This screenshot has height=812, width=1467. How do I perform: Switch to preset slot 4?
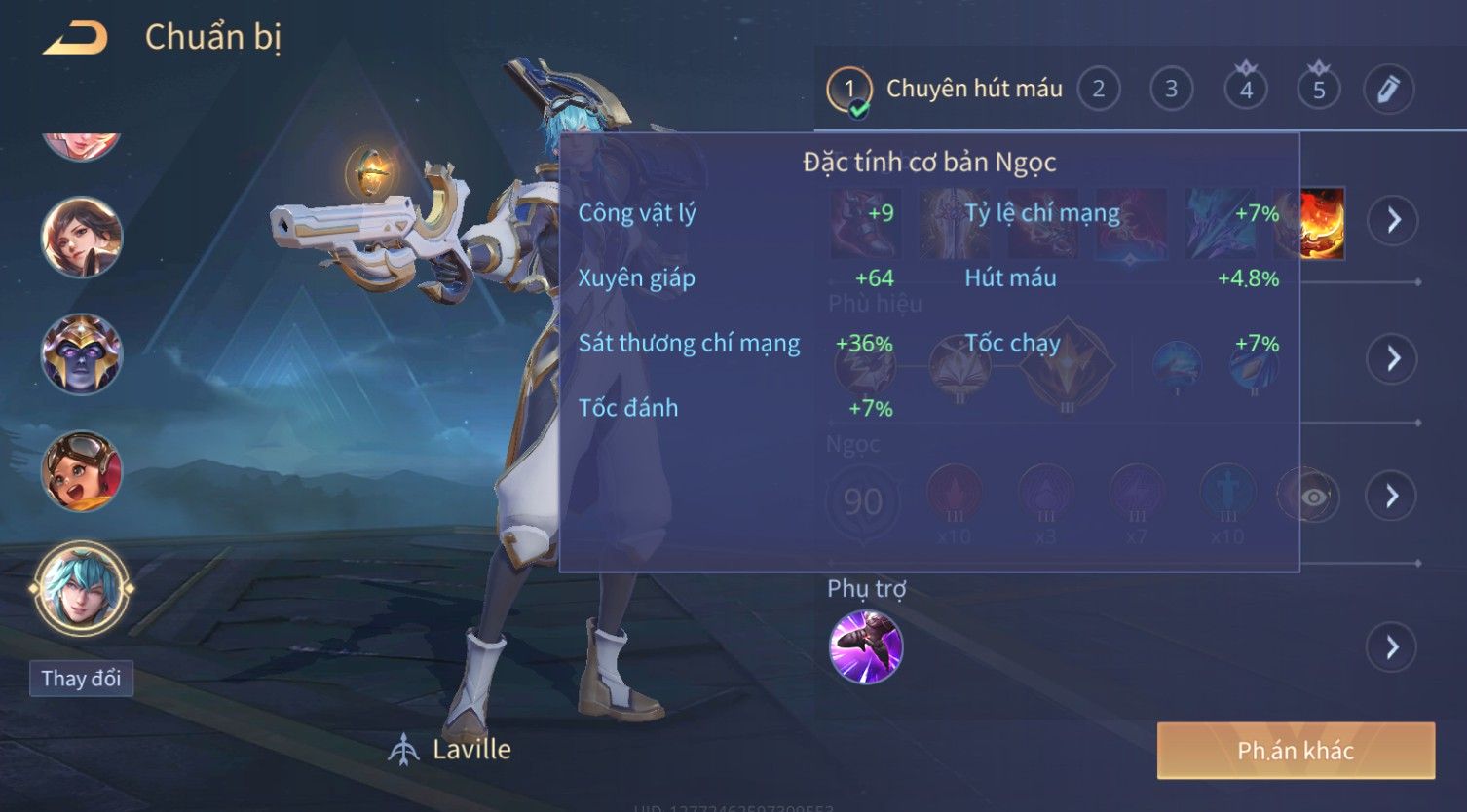coord(1246,90)
